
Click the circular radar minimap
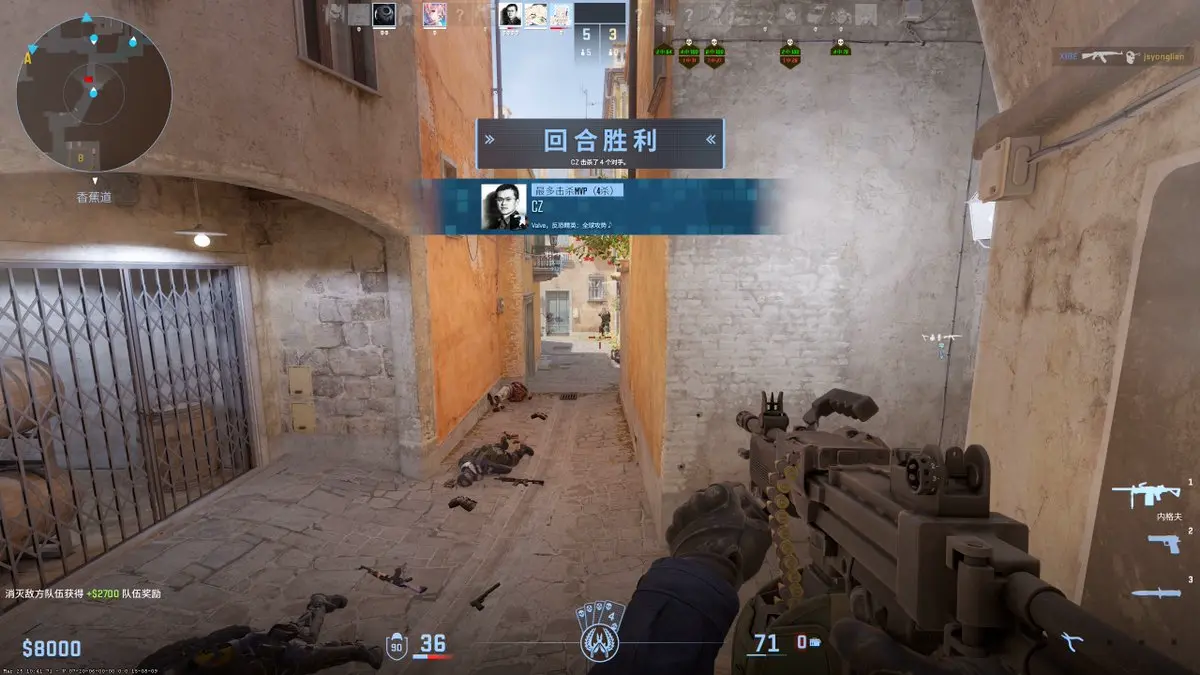tap(94, 93)
